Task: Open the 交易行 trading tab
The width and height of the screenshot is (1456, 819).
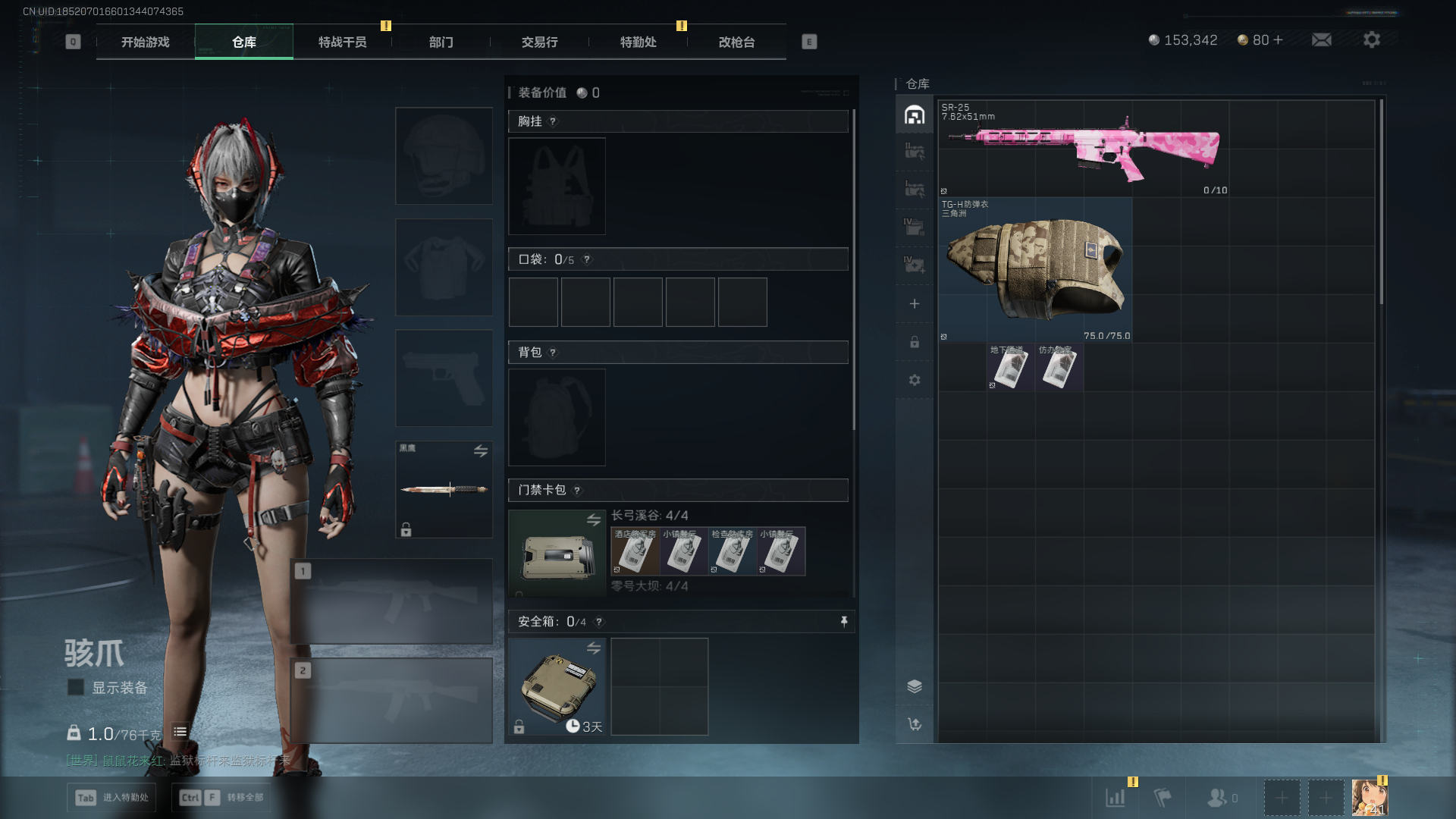Action: 539,42
